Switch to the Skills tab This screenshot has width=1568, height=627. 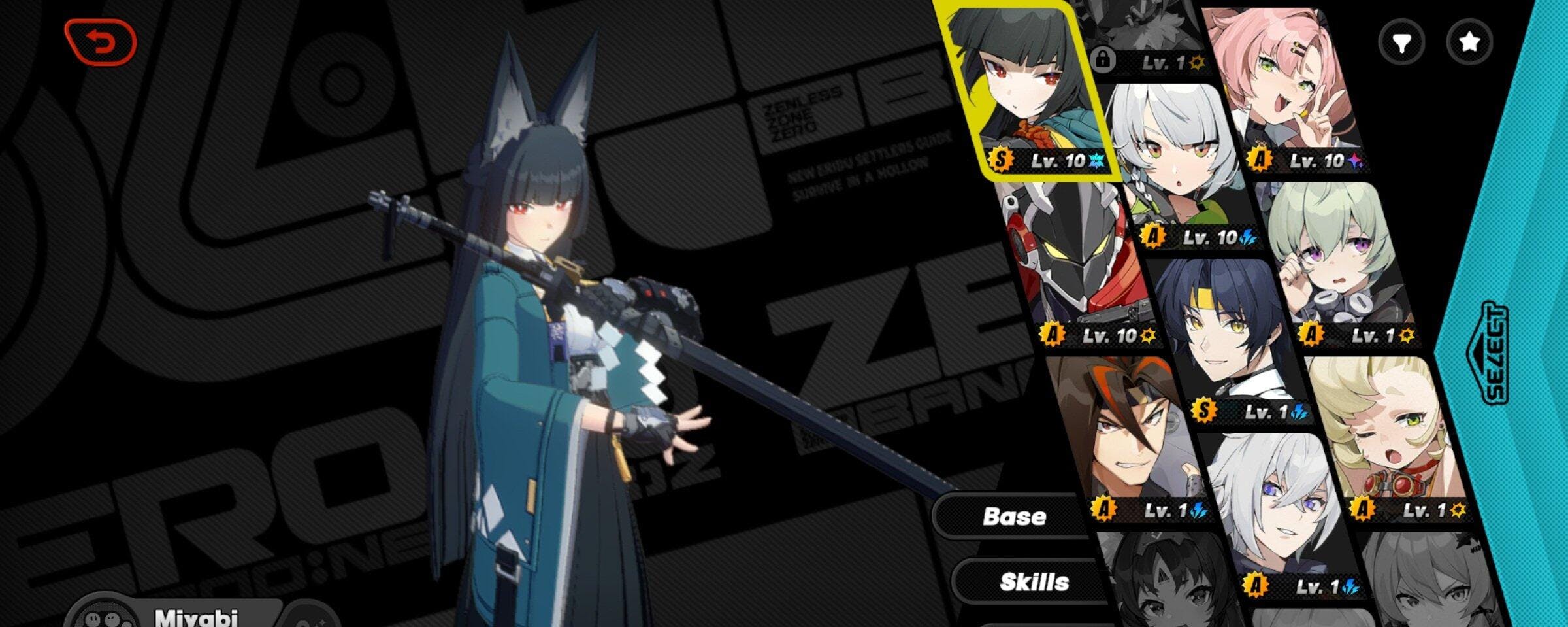tap(1034, 582)
